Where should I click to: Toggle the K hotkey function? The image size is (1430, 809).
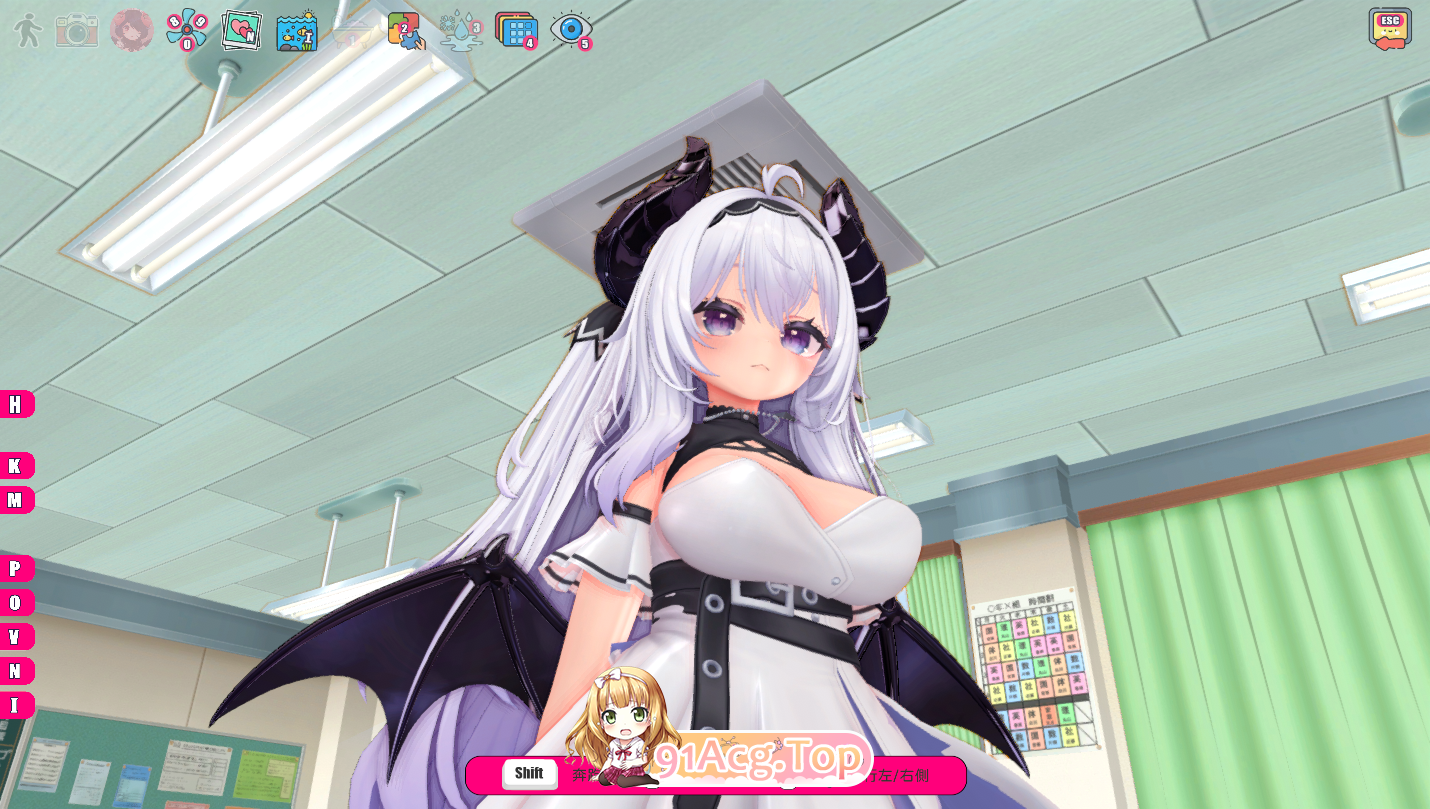16,465
